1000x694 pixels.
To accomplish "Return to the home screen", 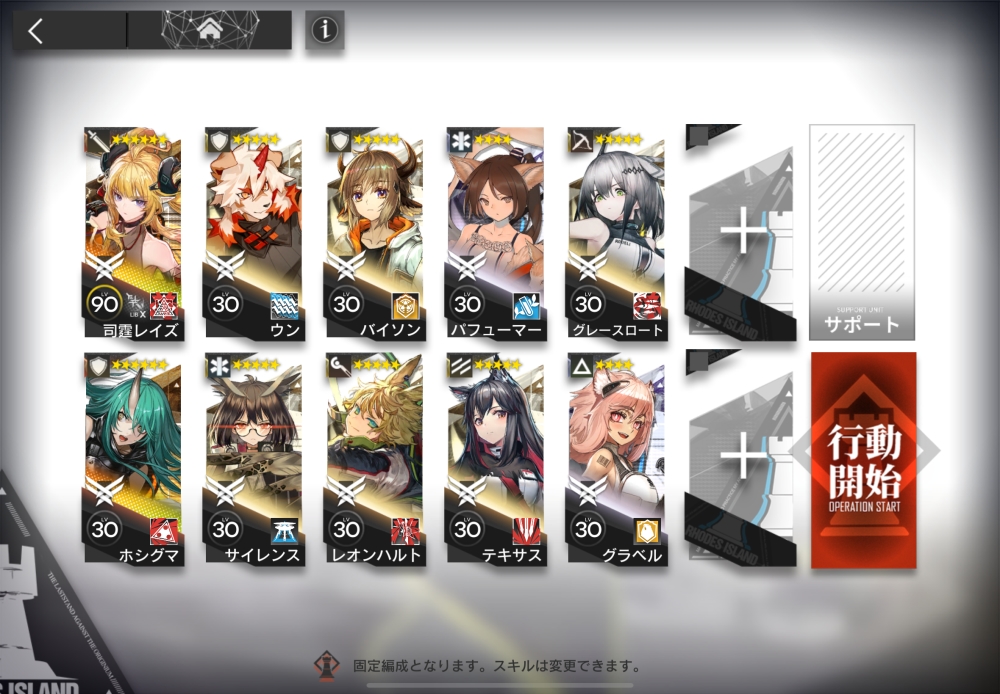I will [210, 31].
